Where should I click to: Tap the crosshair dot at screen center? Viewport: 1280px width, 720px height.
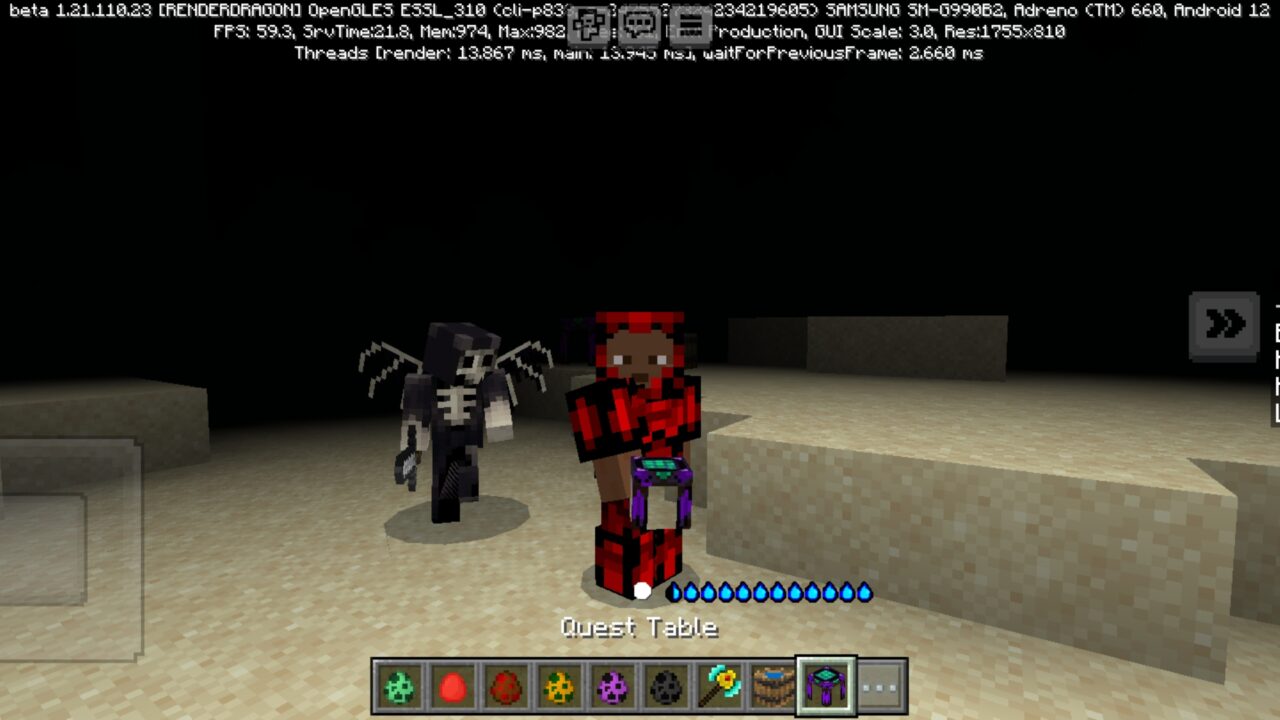(x=640, y=590)
